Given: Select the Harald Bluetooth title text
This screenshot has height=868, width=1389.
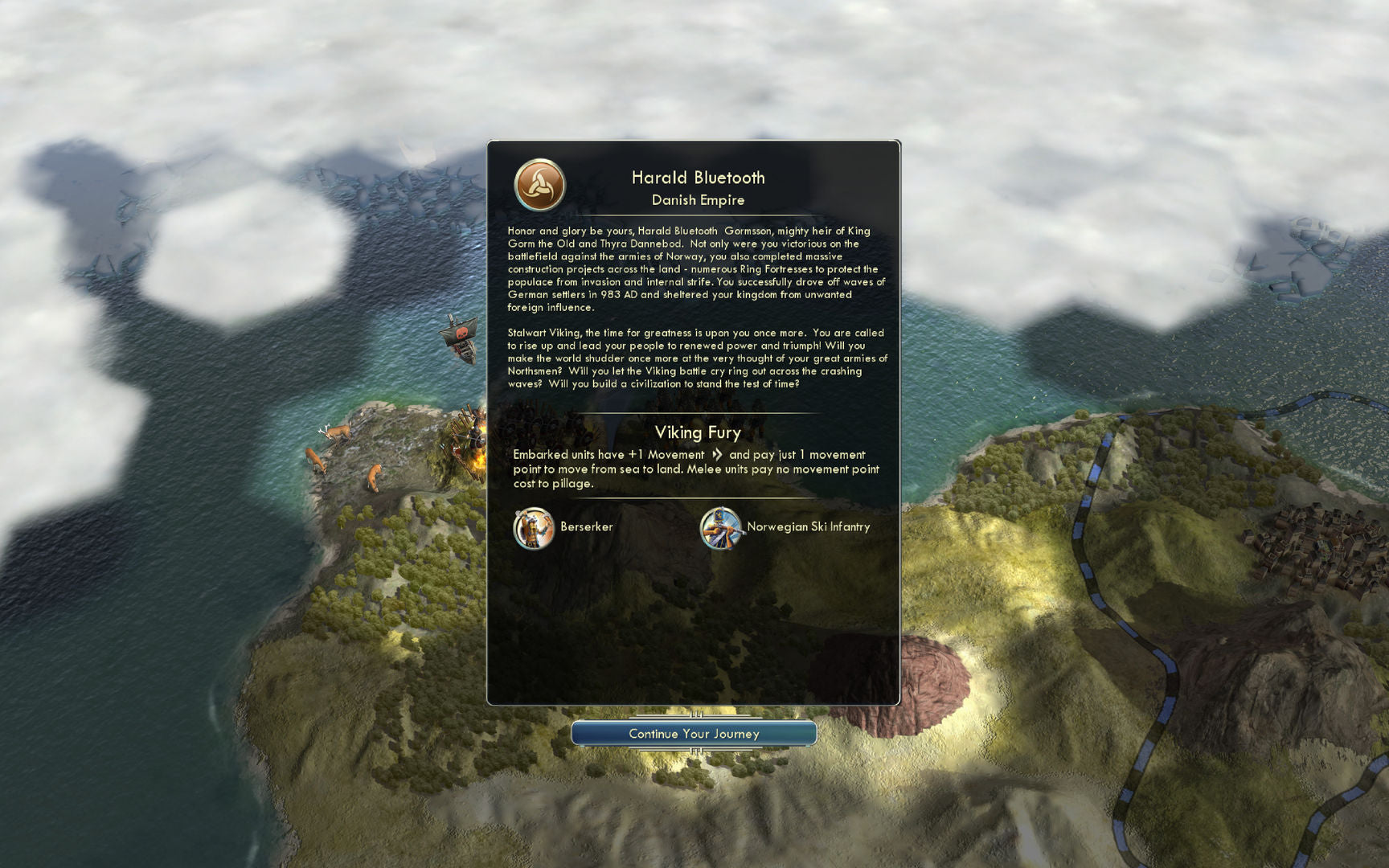Looking at the screenshot, I should click(698, 178).
